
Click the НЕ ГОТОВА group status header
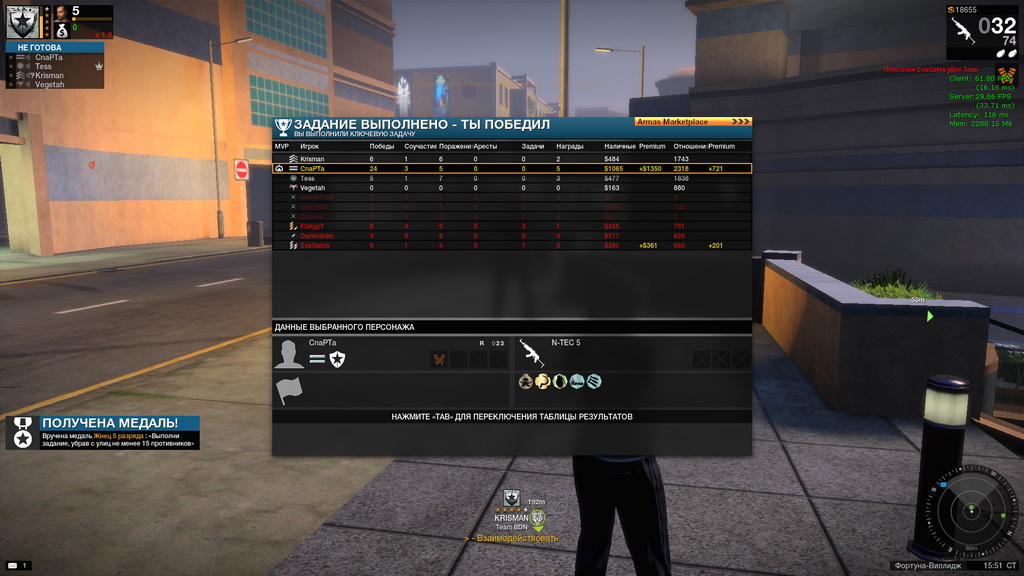click(x=55, y=47)
